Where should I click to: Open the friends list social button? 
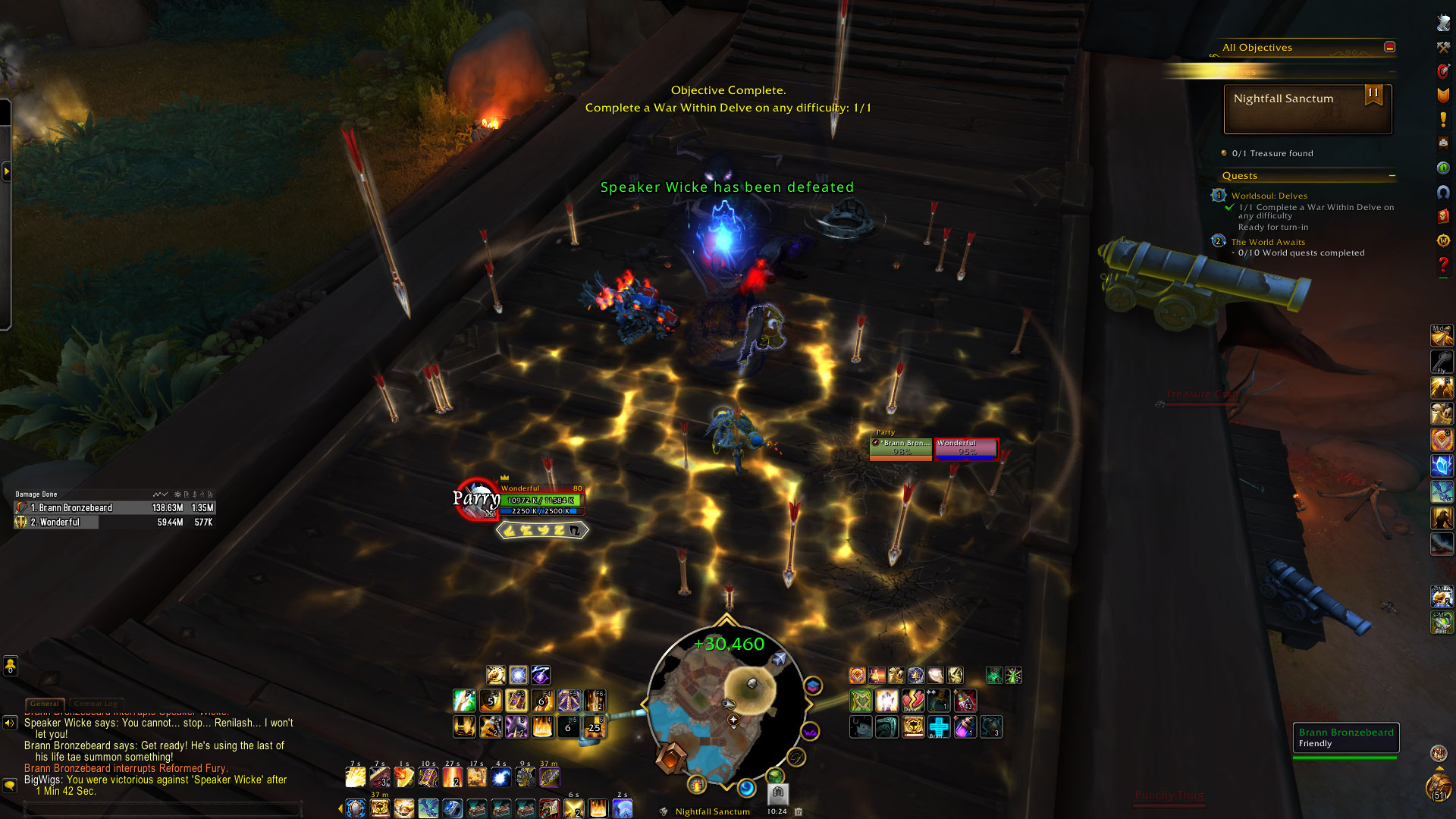[x=11, y=667]
